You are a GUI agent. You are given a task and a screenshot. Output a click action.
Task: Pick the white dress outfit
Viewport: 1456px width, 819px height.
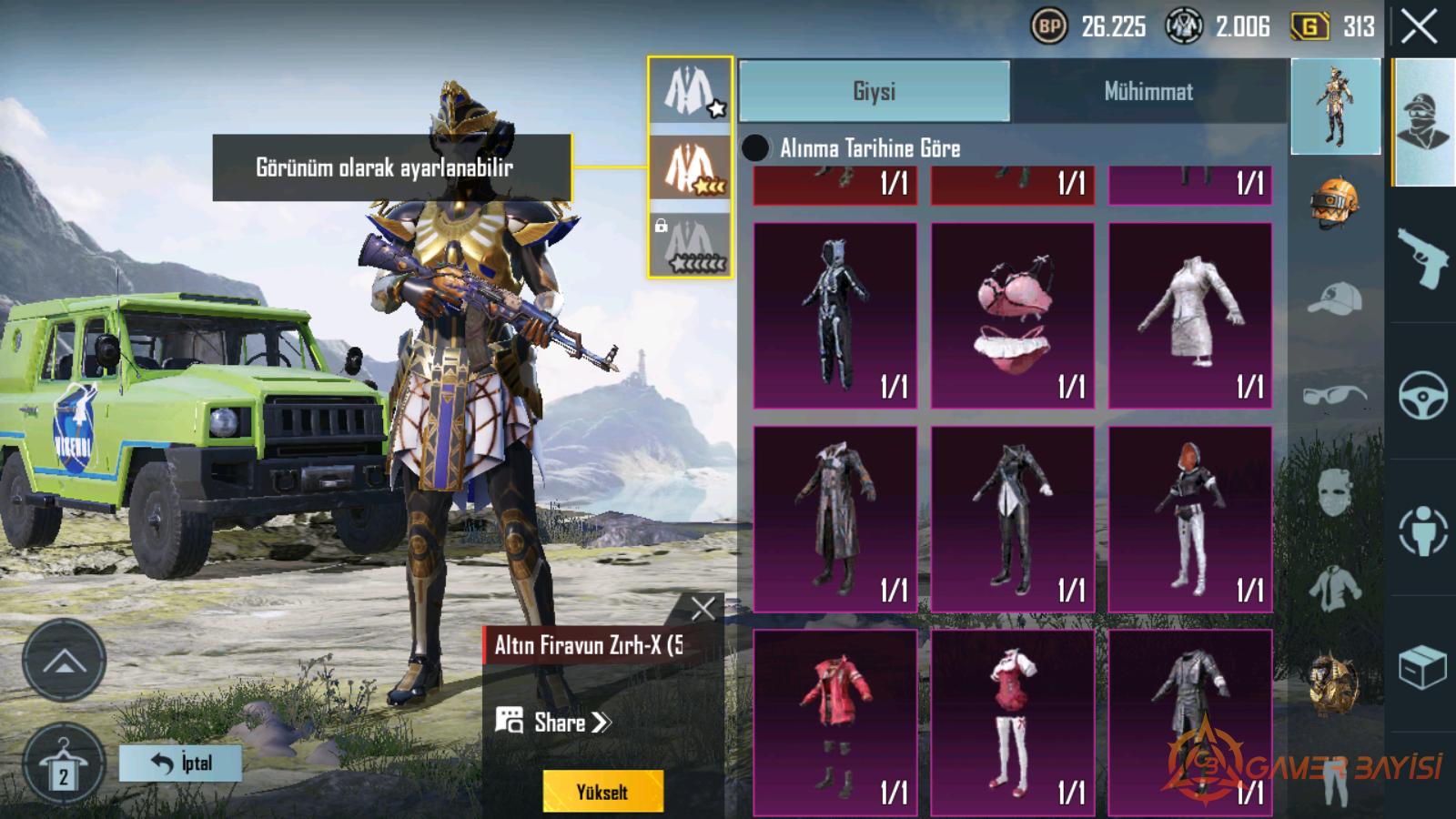point(1189,315)
